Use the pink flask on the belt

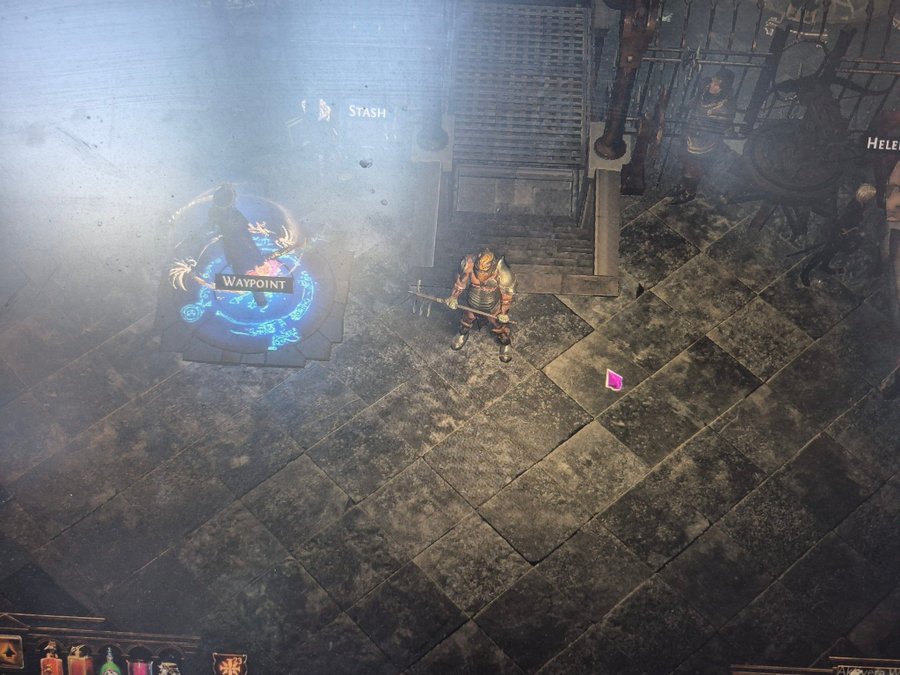point(140,666)
